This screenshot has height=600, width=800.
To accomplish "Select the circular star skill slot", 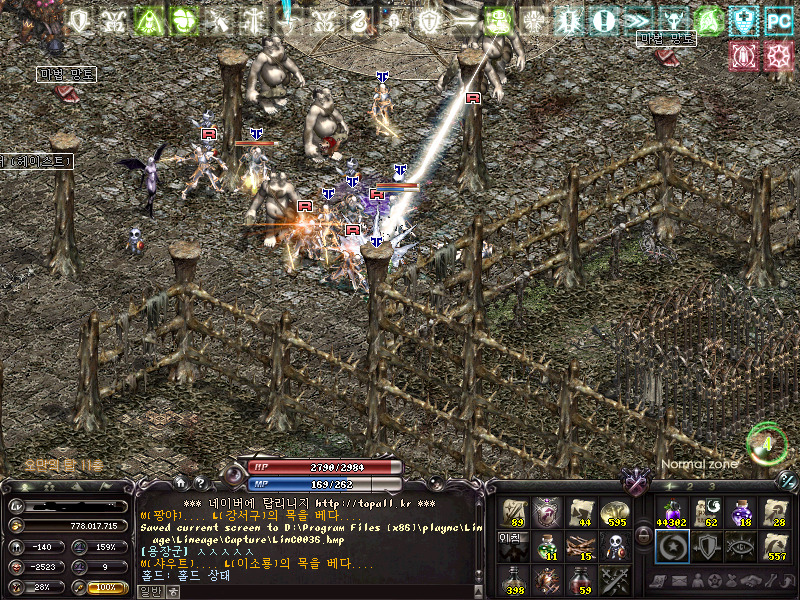I will point(670,546).
